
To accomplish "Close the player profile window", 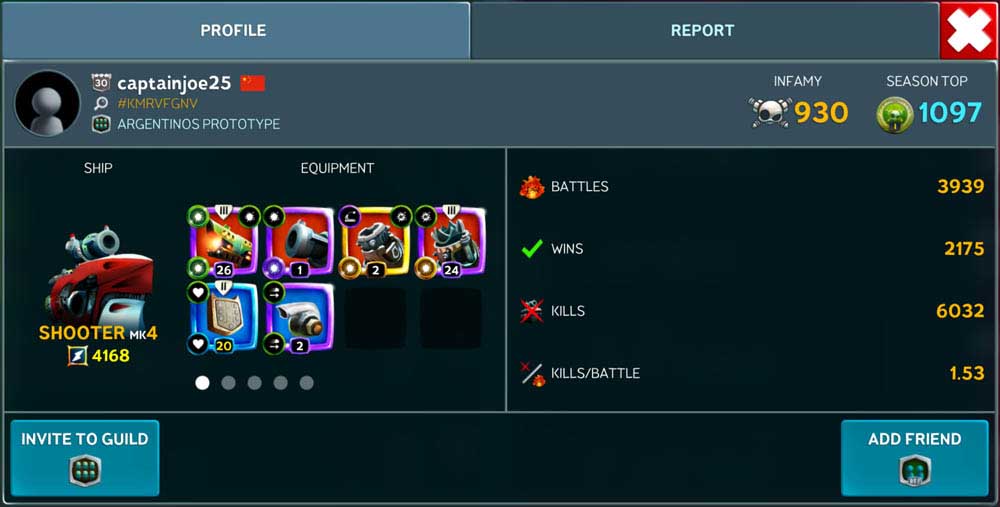I will click(968, 31).
